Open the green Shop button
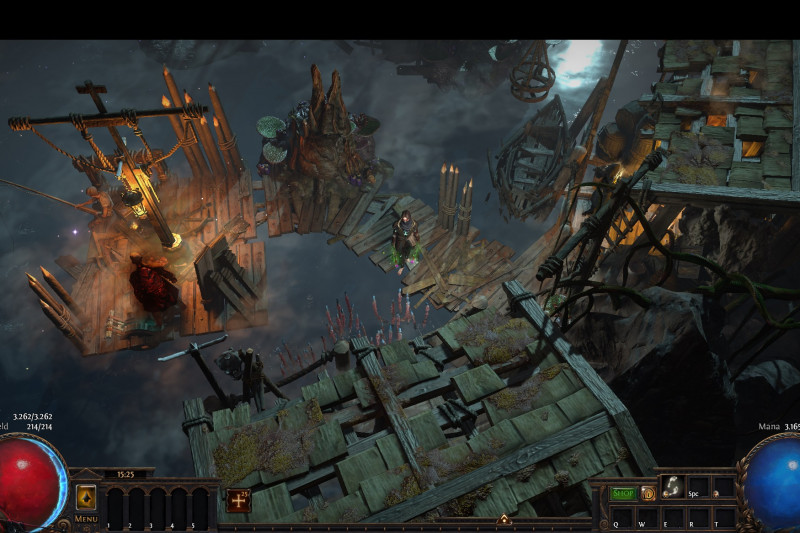The image size is (800, 533). [623, 493]
